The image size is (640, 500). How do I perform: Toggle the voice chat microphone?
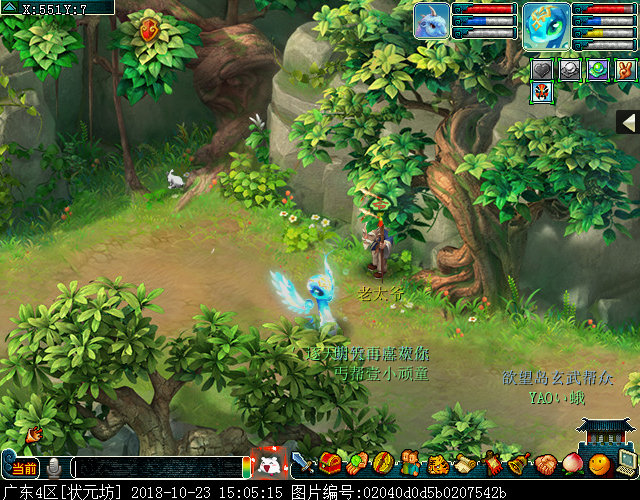(x=54, y=467)
